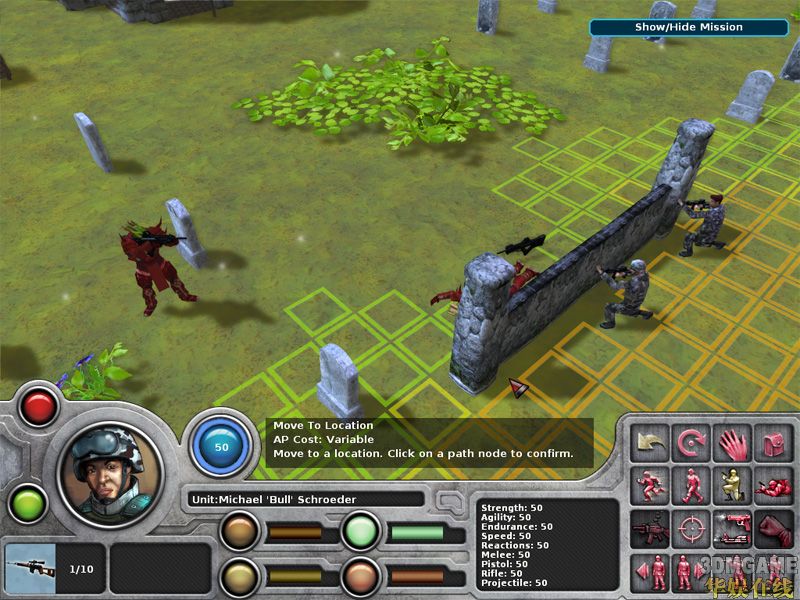Choose the assault rifle fire action
The height and width of the screenshot is (600, 800).
tap(650, 527)
